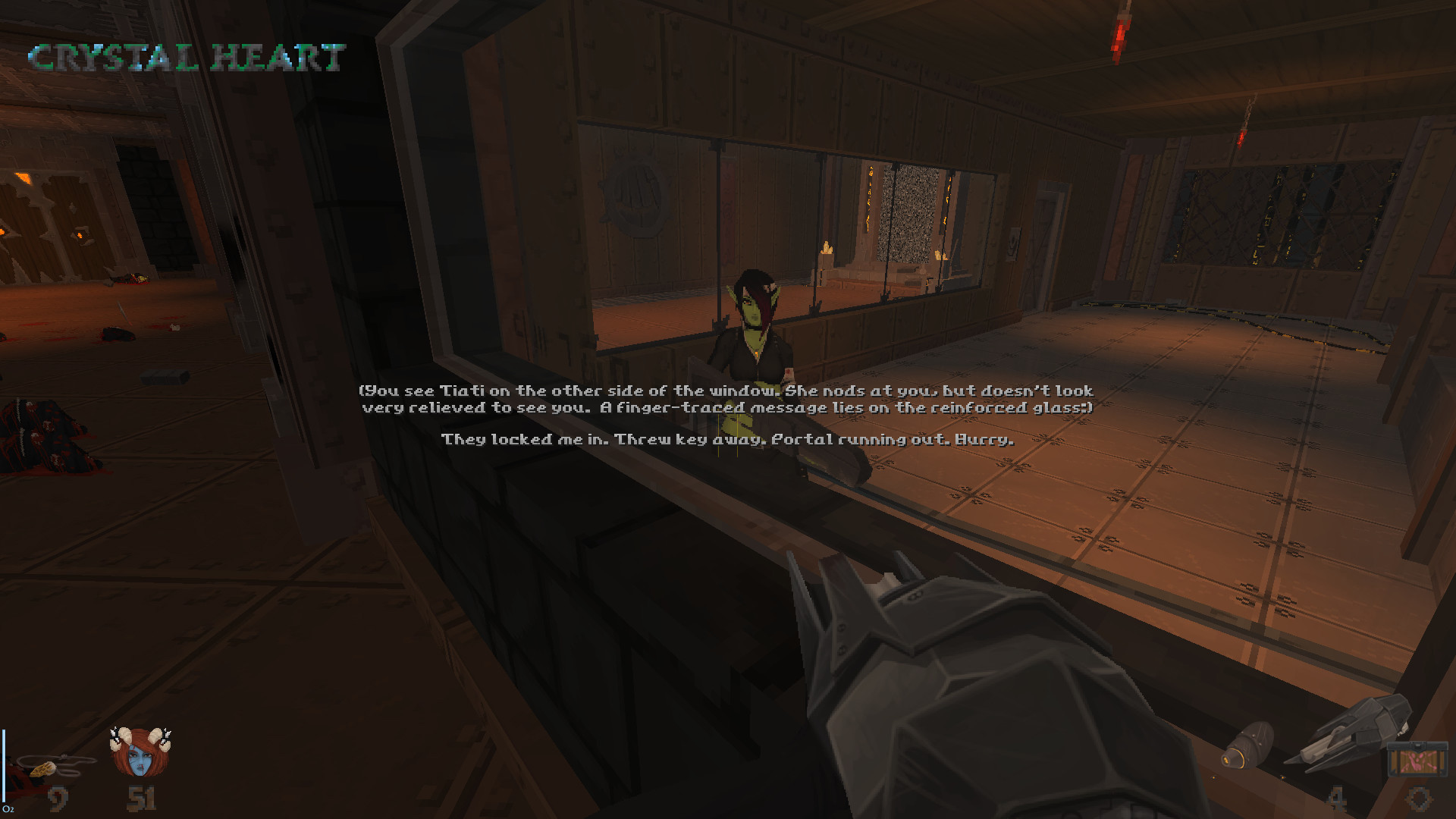Click the ship's wheel emblem on the wall
The width and height of the screenshot is (1456, 819).
pyautogui.click(x=634, y=191)
